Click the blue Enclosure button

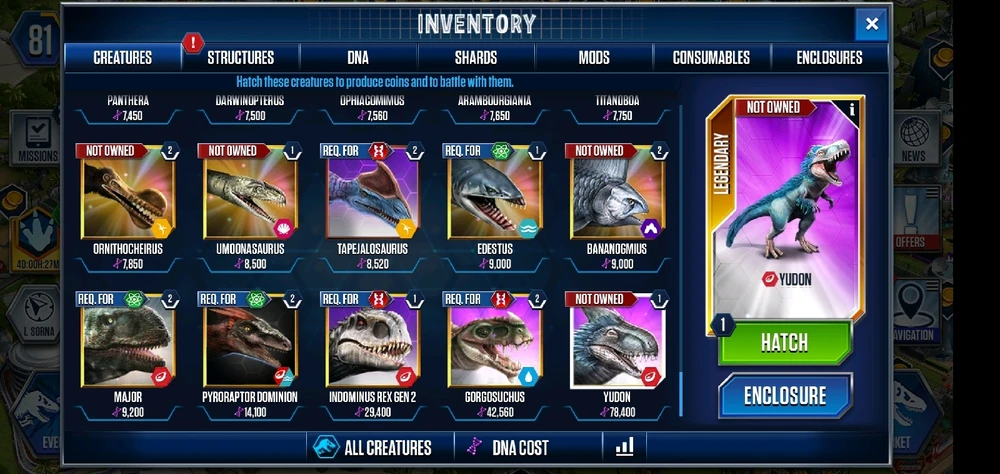coord(784,394)
